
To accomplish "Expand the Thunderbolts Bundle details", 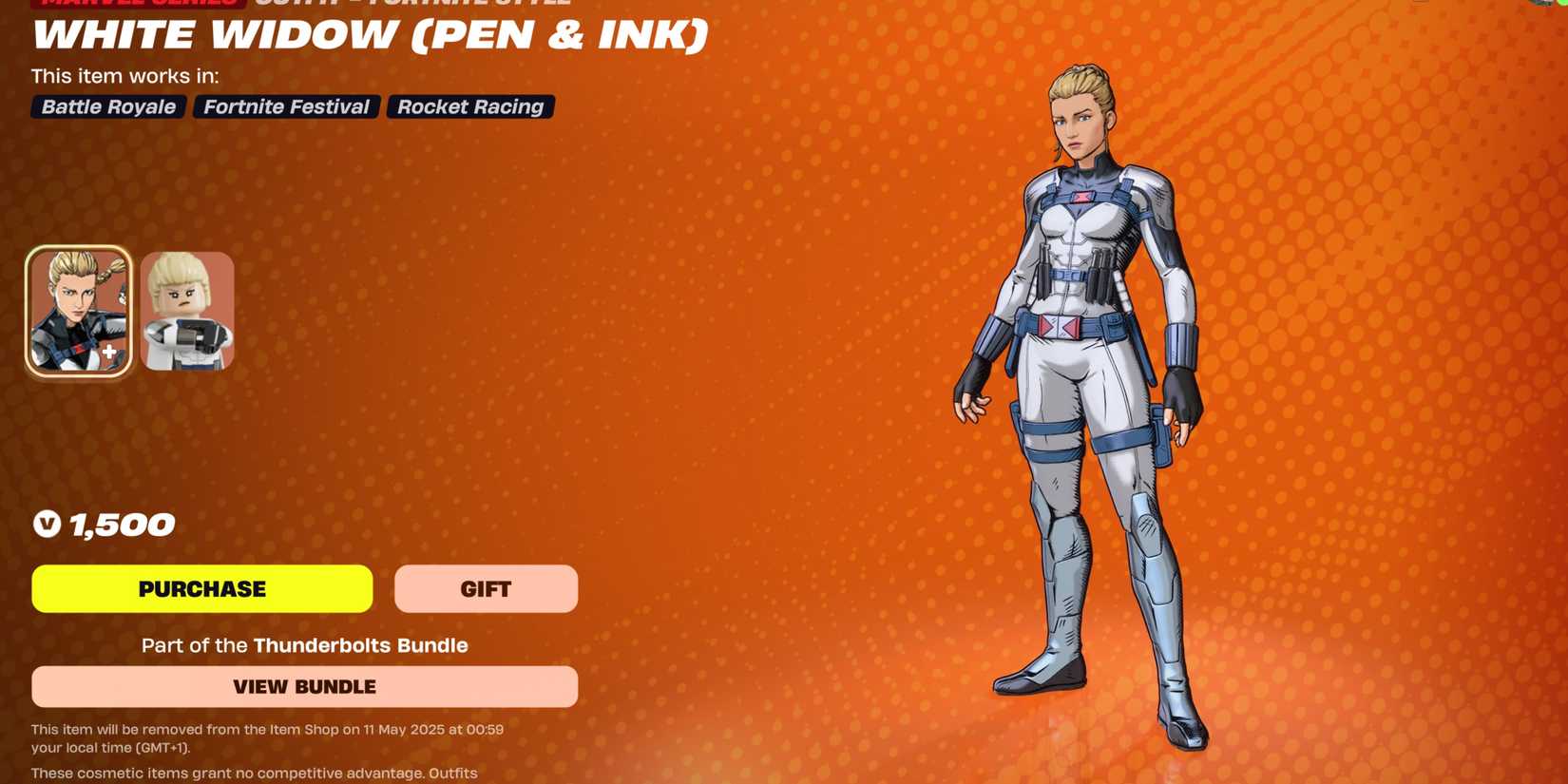I will tap(305, 686).
